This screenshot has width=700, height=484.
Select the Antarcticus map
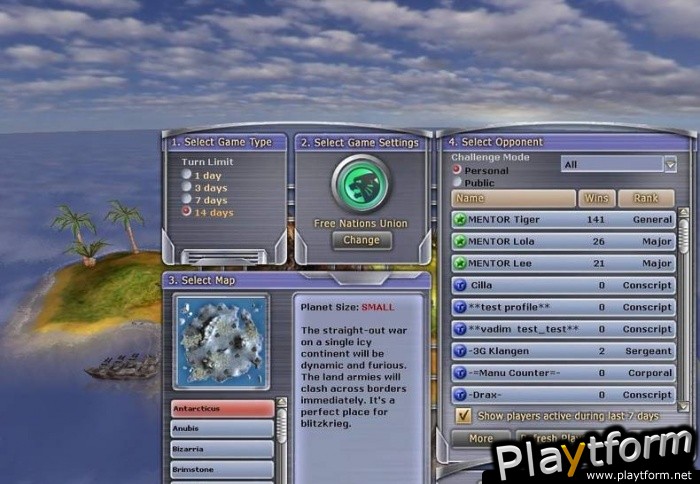tap(222, 408)
